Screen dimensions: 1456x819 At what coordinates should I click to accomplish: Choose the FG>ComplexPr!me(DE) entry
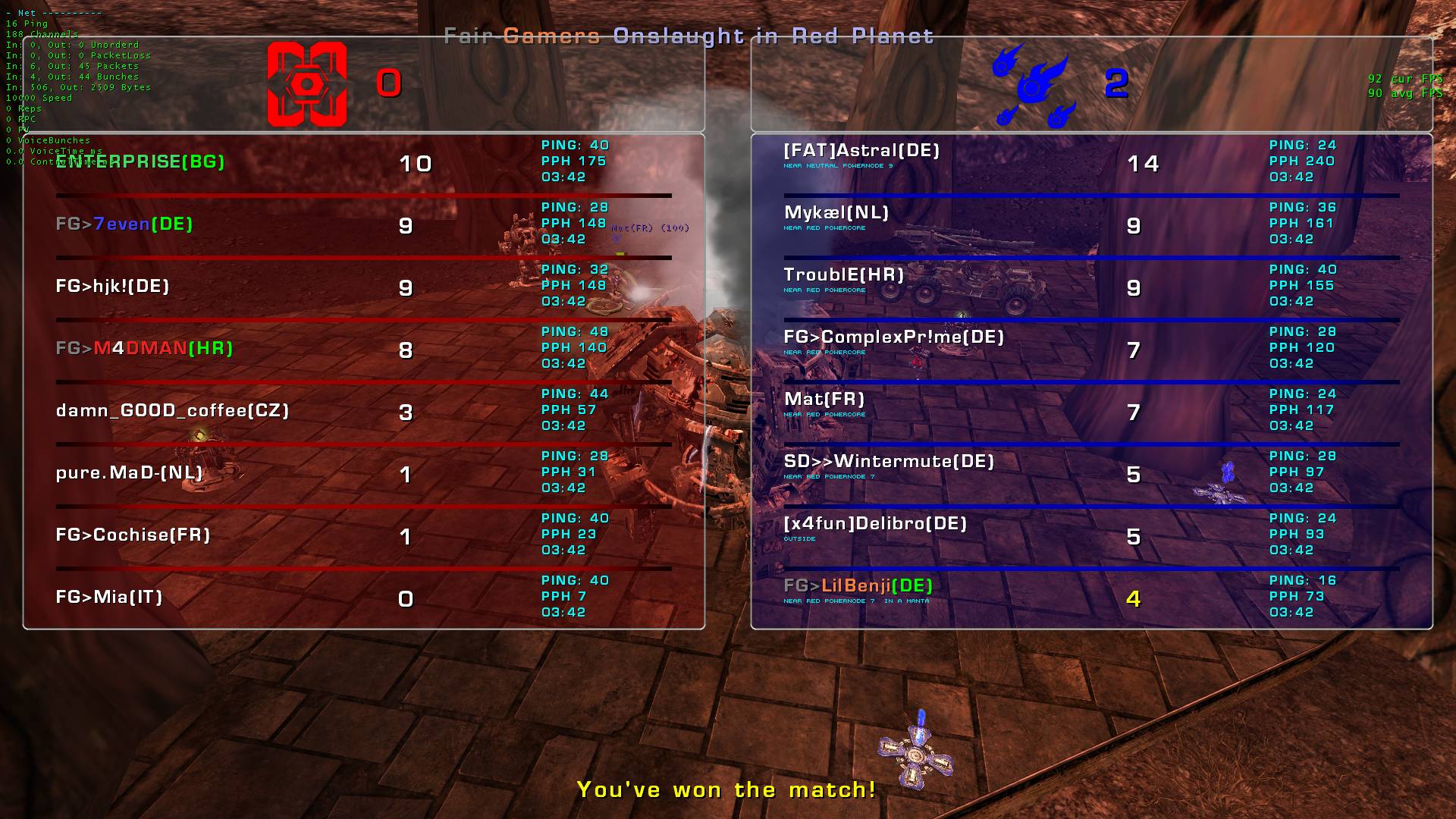[893, 337]
